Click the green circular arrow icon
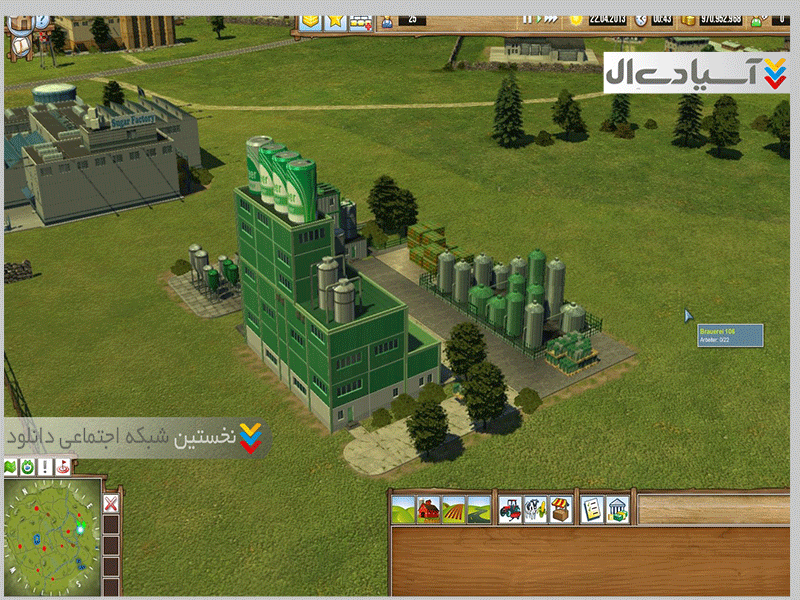 click(x=28, y=467)
